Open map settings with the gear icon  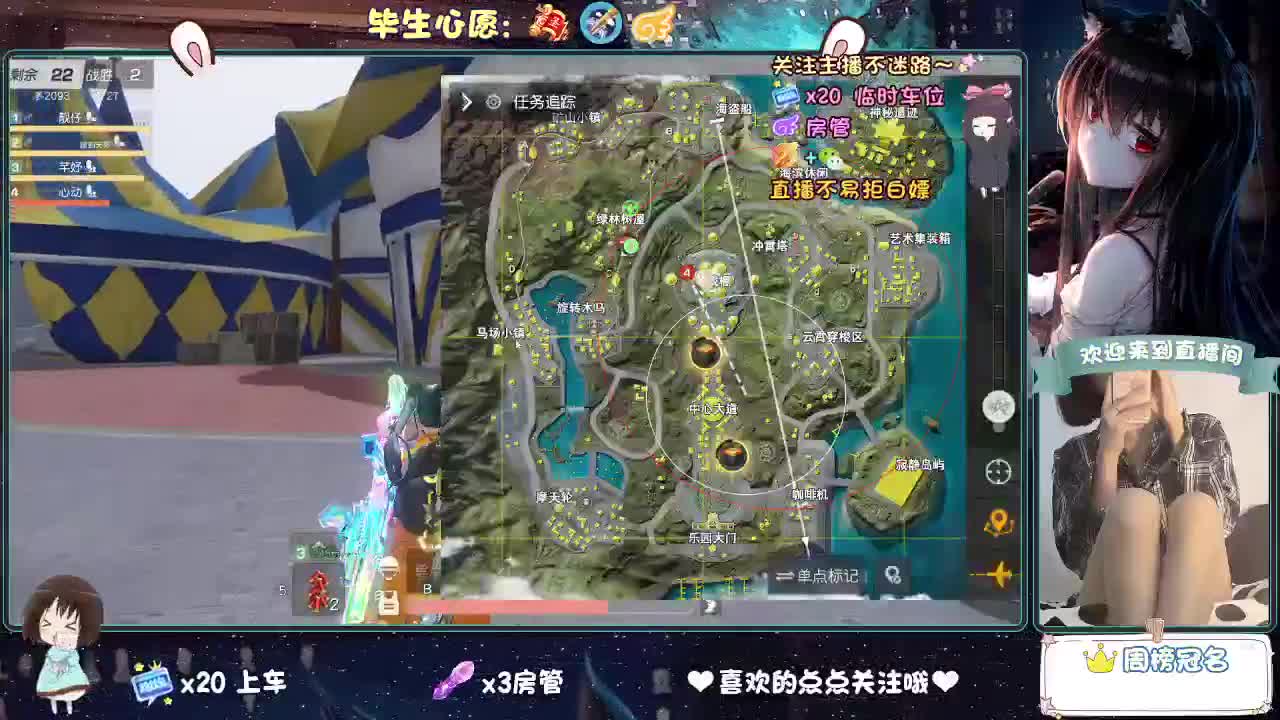pos(492,101)
